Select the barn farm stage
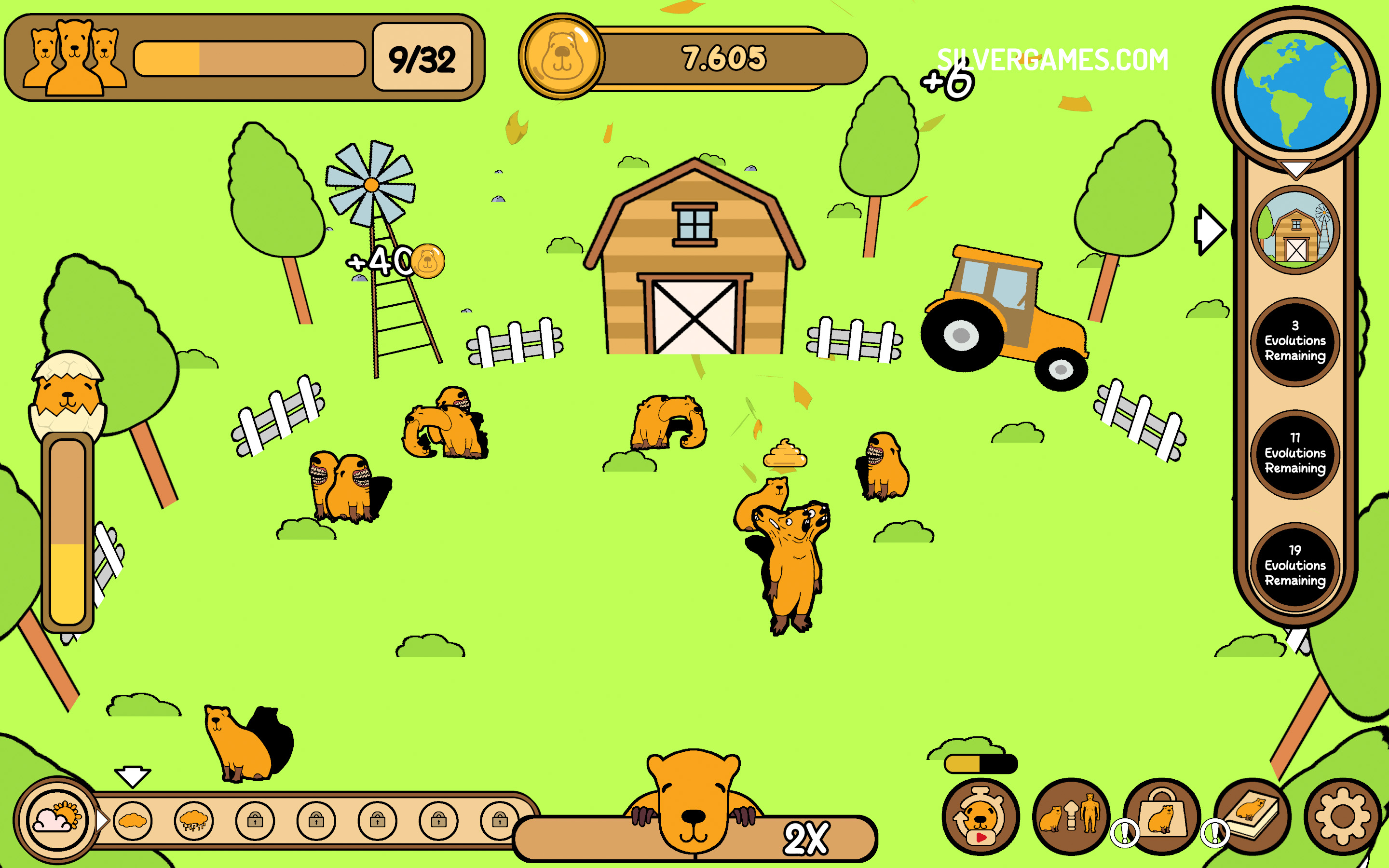Image resolution: width=1389 pixels, height=868 pixels. (x=1295, y=230)
